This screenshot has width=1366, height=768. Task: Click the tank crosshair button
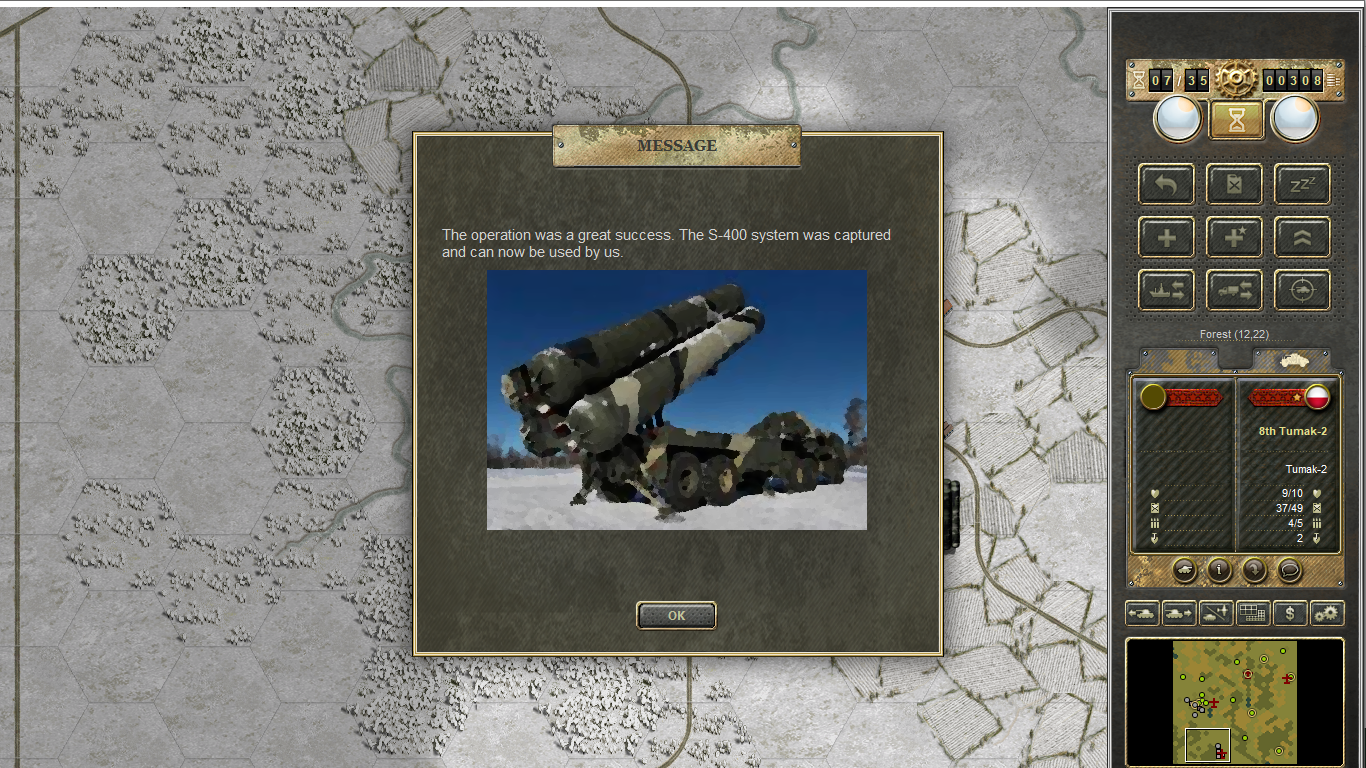pos(1302,291)
